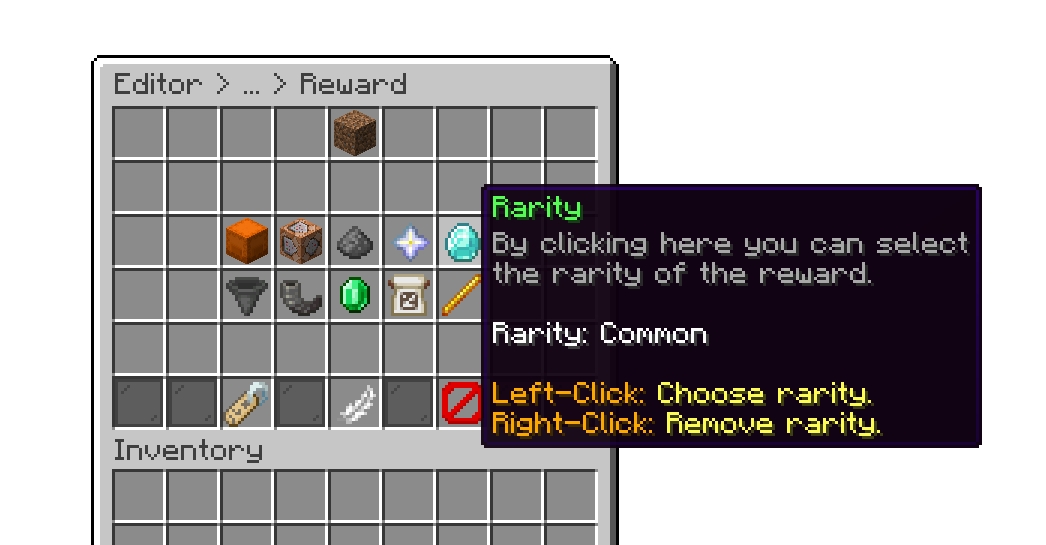Viewport: 1046px width, 545px height.
Task: Click the blaze rod slot
Action: click(x=460, y=295)
